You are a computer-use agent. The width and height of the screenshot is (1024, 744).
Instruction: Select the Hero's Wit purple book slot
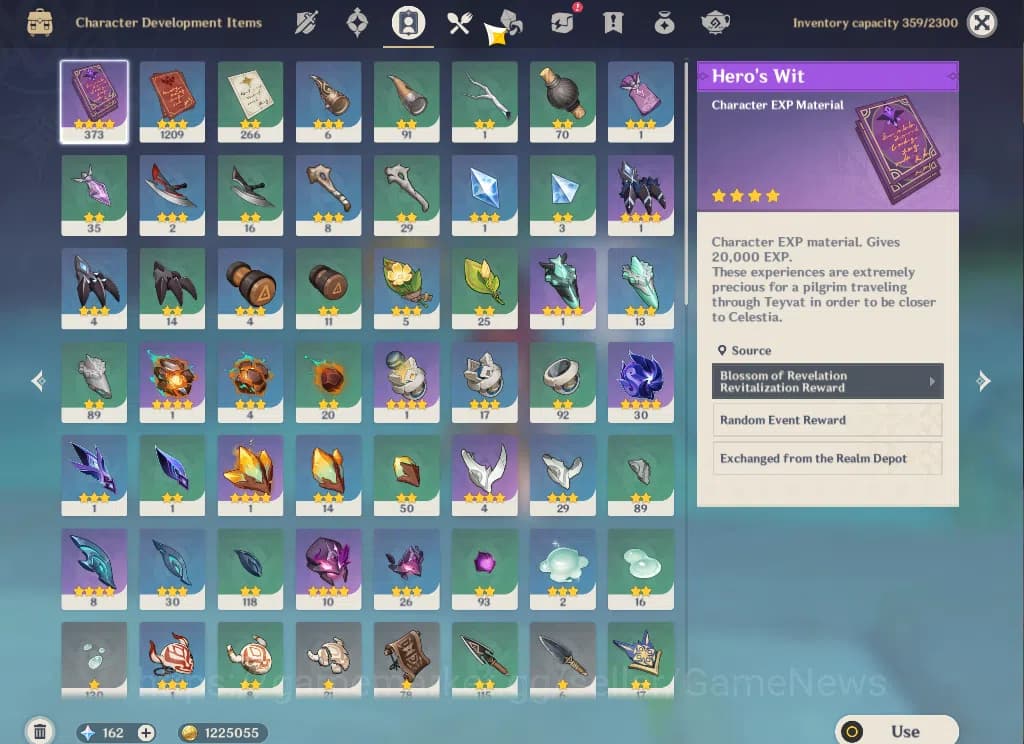[94, 101]
